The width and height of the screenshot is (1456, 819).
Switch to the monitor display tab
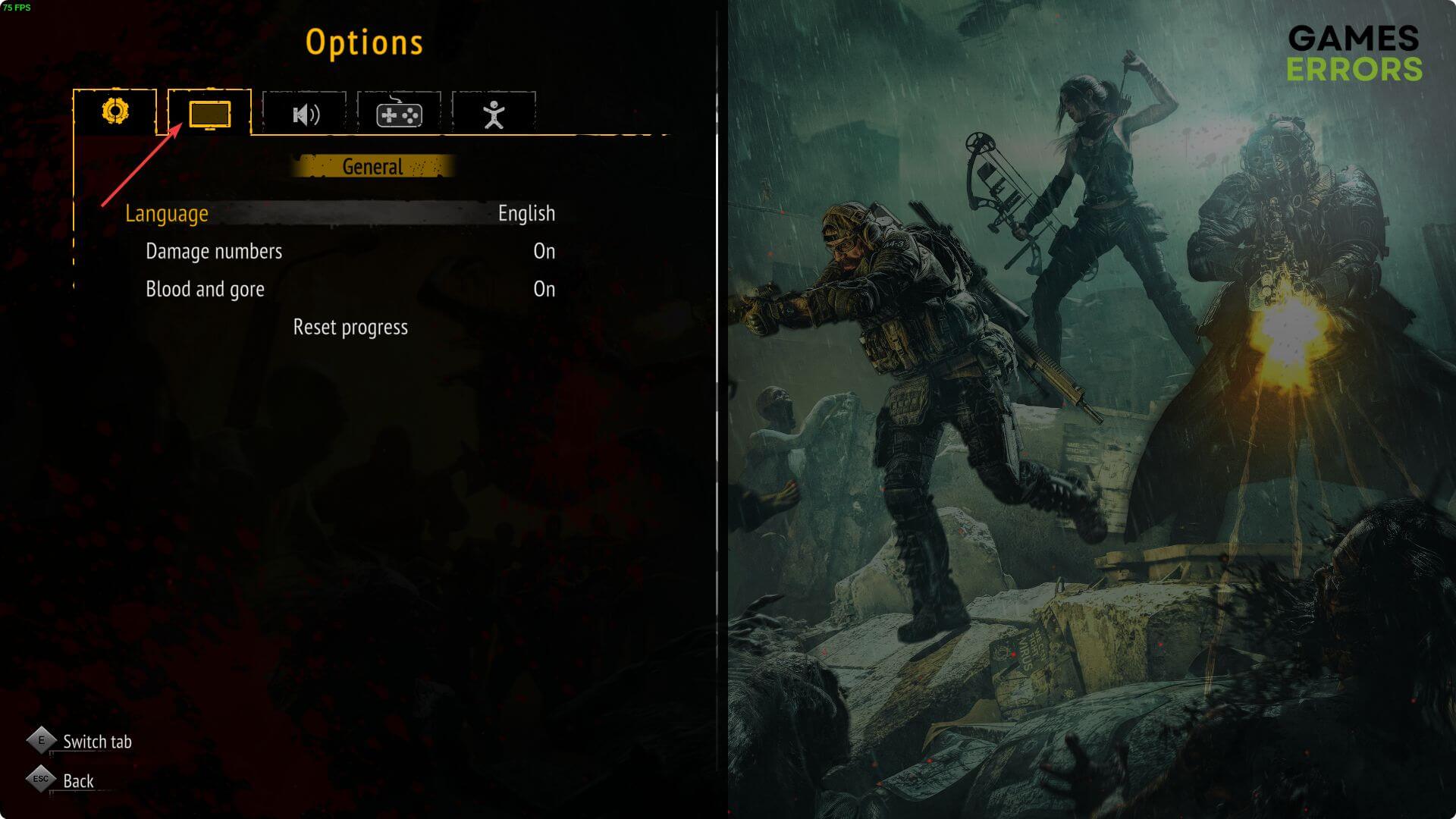[209, 115]
